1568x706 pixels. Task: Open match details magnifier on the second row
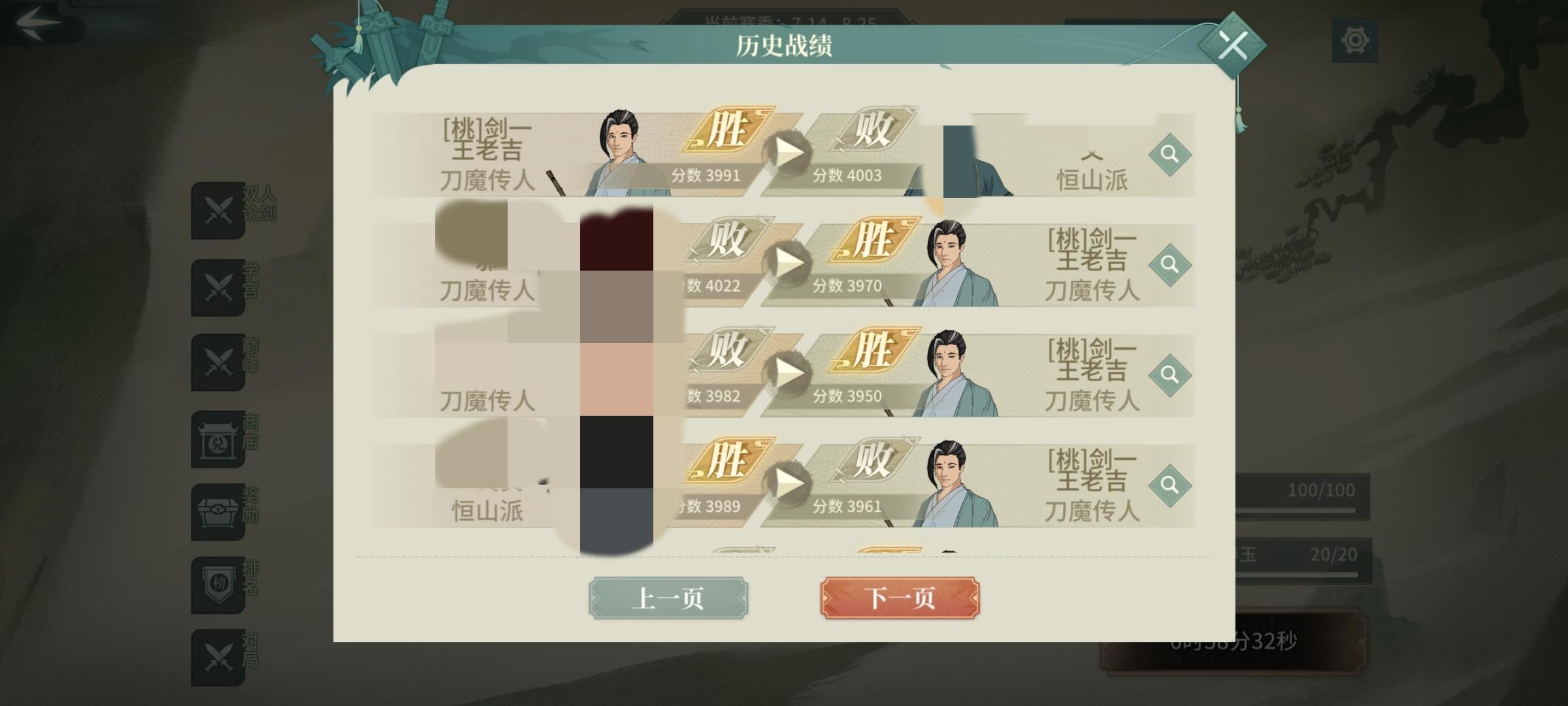tap(1171, 265)
